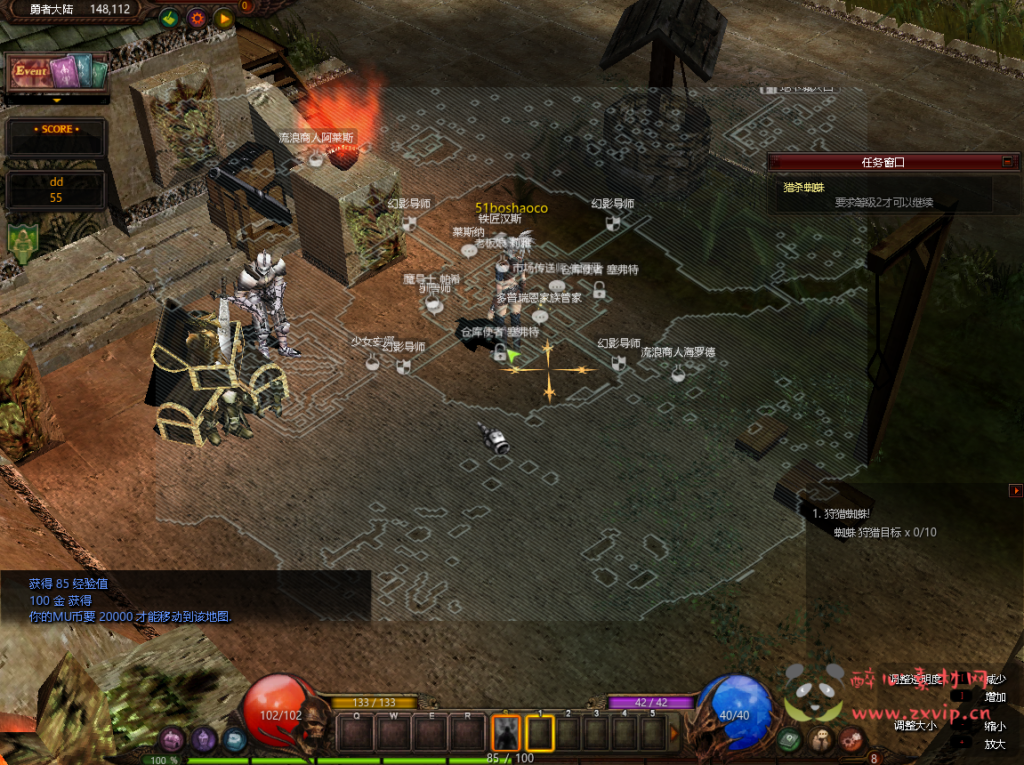Select the 猎杀蜘蛛 quest entry
This screenshot has height=765, width=1024.
point(804,187)
